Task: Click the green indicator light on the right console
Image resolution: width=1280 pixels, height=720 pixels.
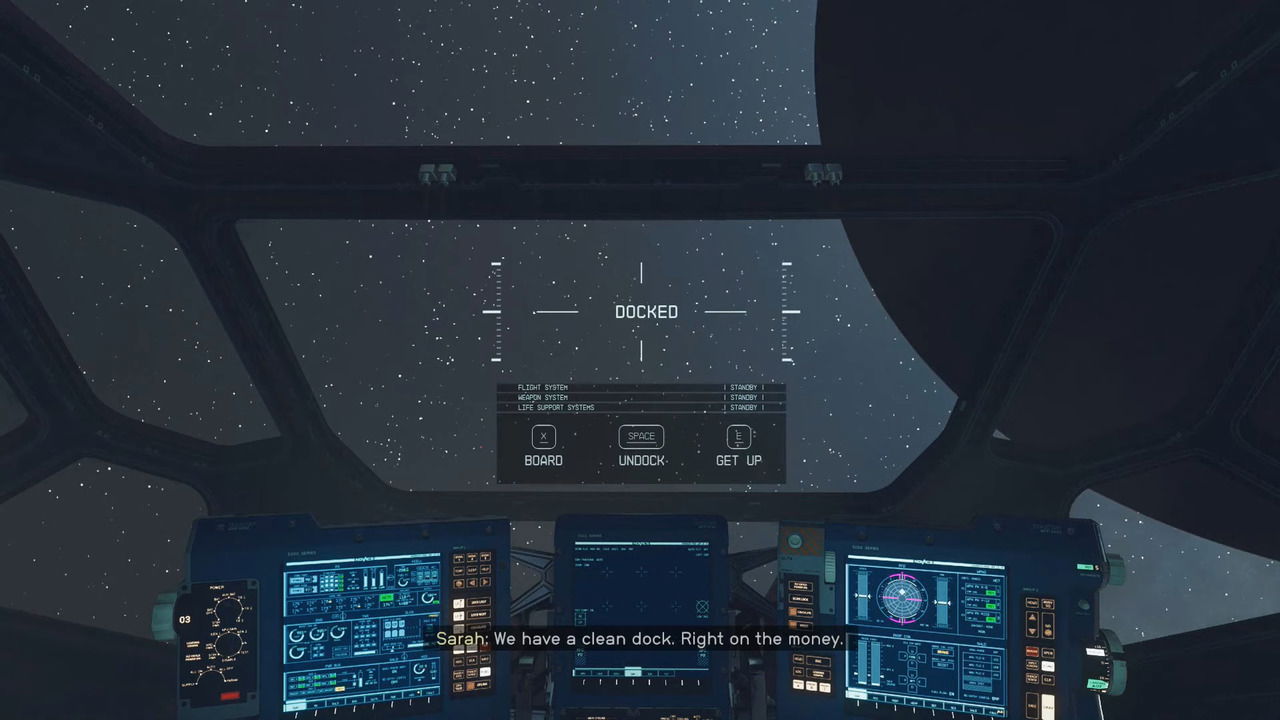Action: coord(1085,565)
